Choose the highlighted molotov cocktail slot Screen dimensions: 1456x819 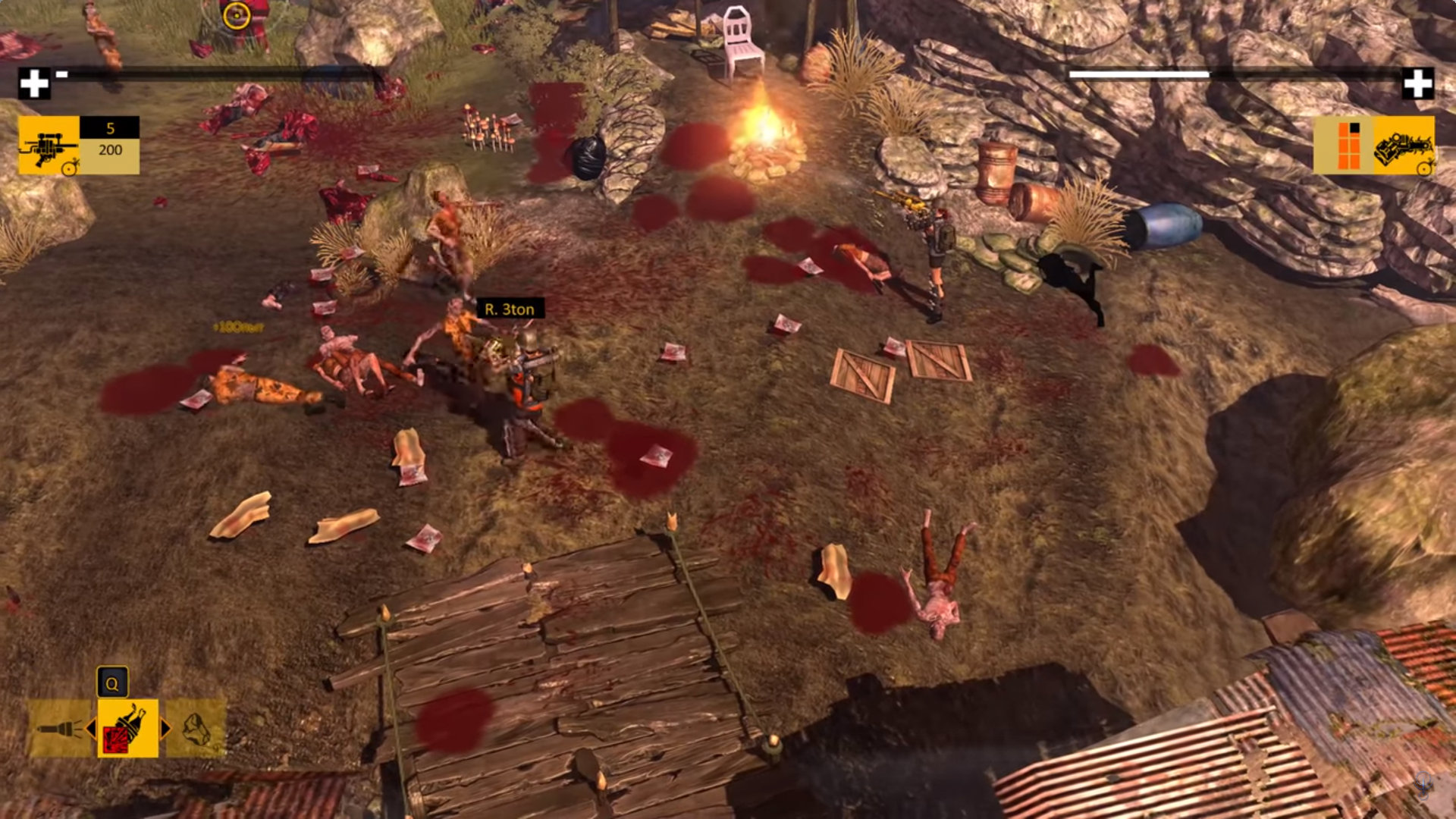(x=127, y=729)
